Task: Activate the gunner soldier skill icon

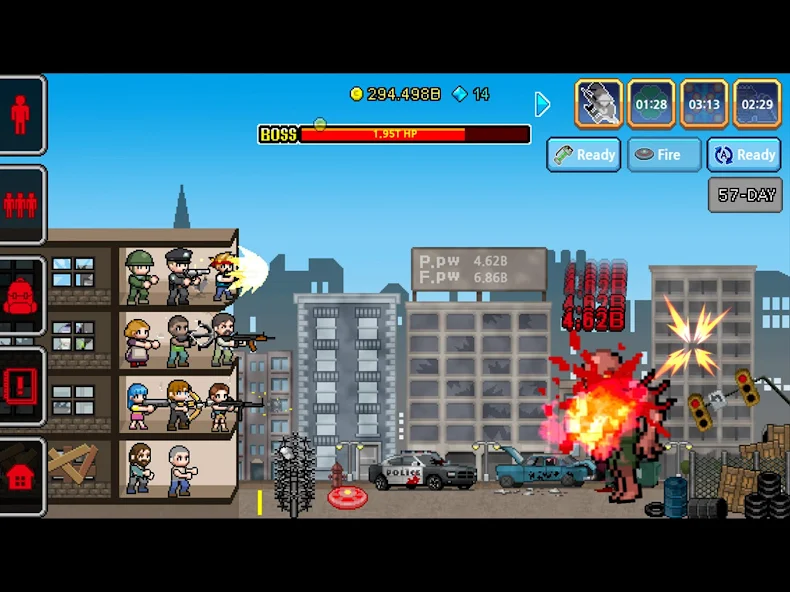Action: coord(599,104)
